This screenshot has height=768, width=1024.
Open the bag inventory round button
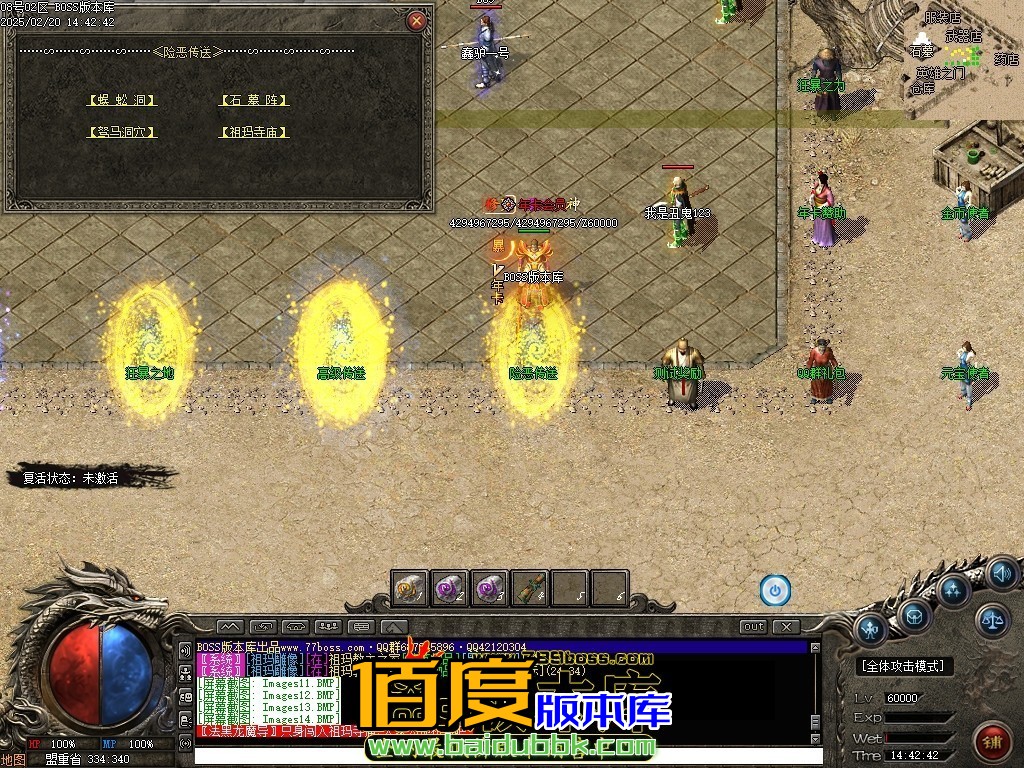tap(915, 616)
